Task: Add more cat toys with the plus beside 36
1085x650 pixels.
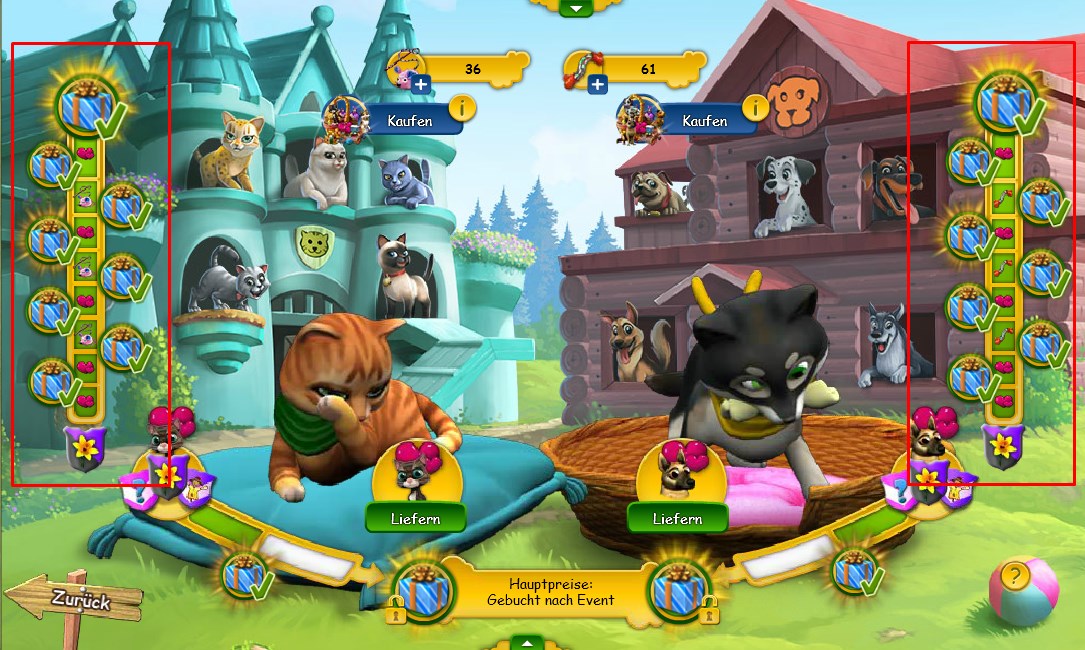Action: tap(421, 85)
